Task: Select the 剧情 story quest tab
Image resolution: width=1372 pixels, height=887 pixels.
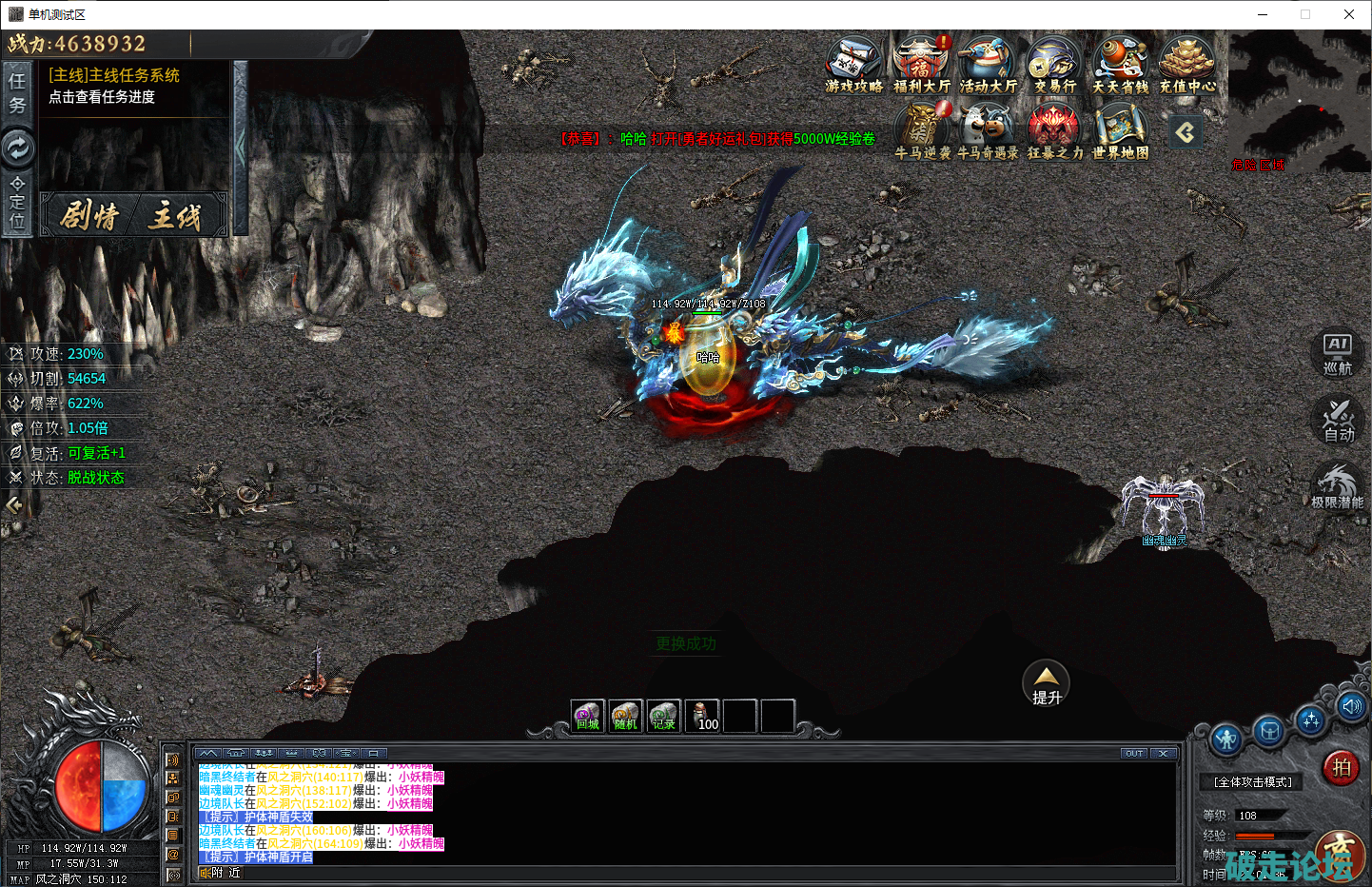Action: [x=89, y=216]
